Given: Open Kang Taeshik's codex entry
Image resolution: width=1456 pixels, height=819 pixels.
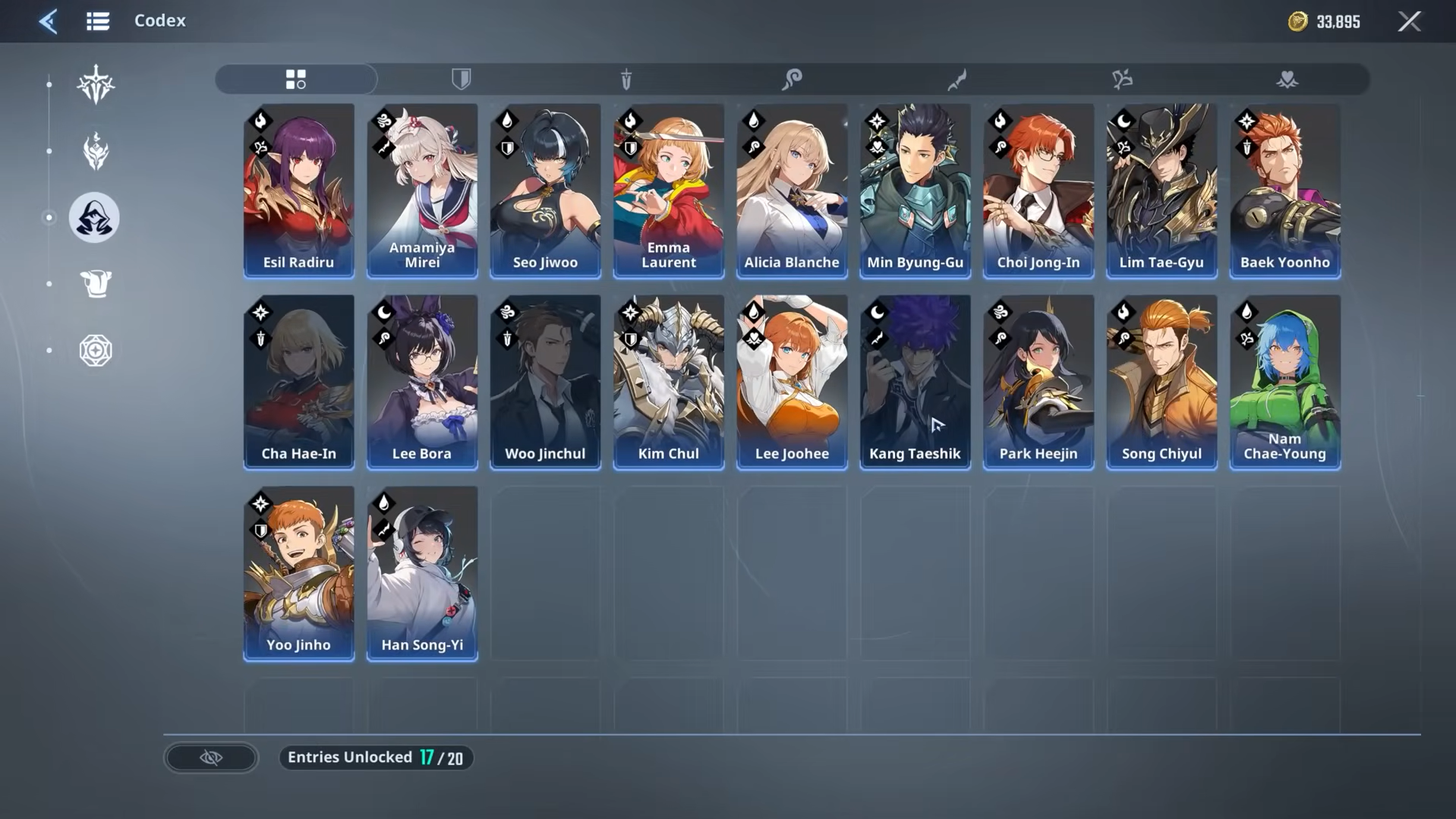Looking at the screenshot, I should pyautogui.click(x=915, y=382).
